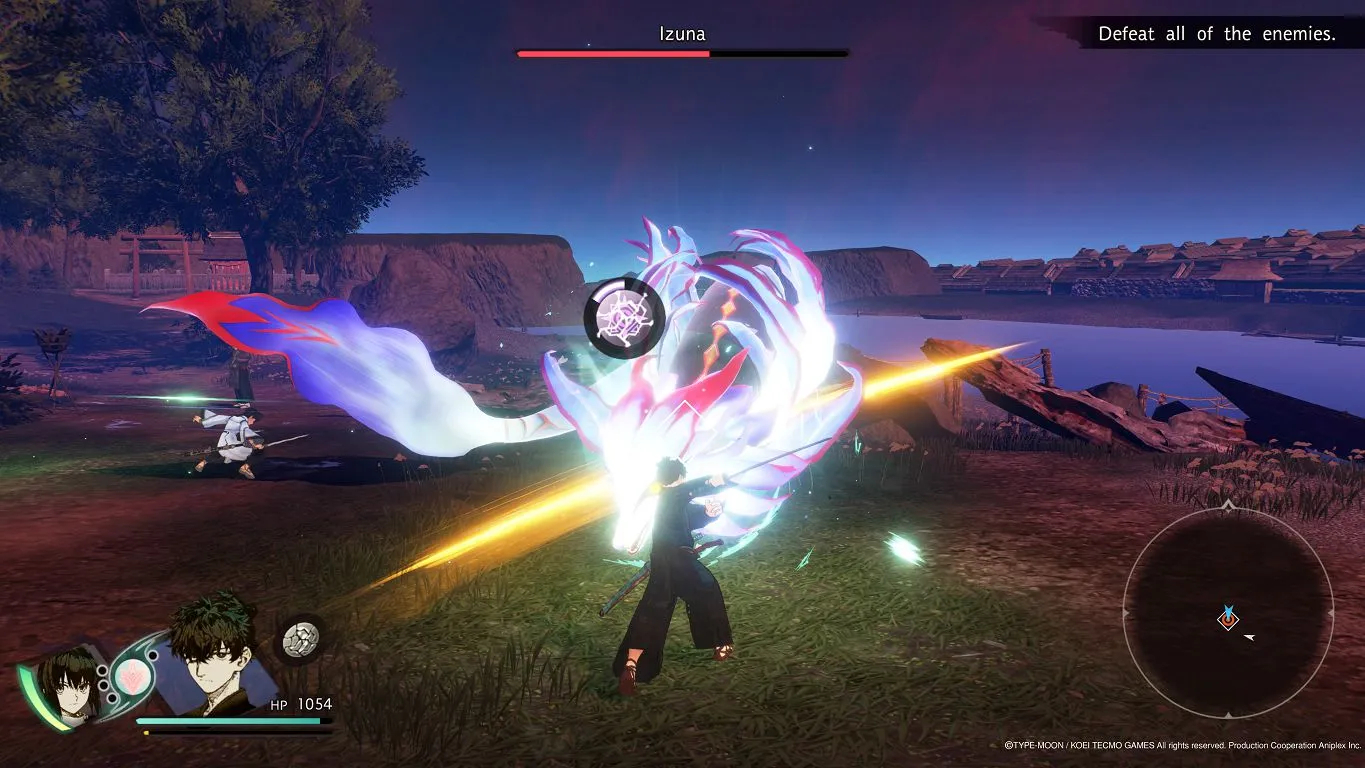
Task: Click the spider-web break gauge icon on Izuna
Action: [x=622, y=317]
